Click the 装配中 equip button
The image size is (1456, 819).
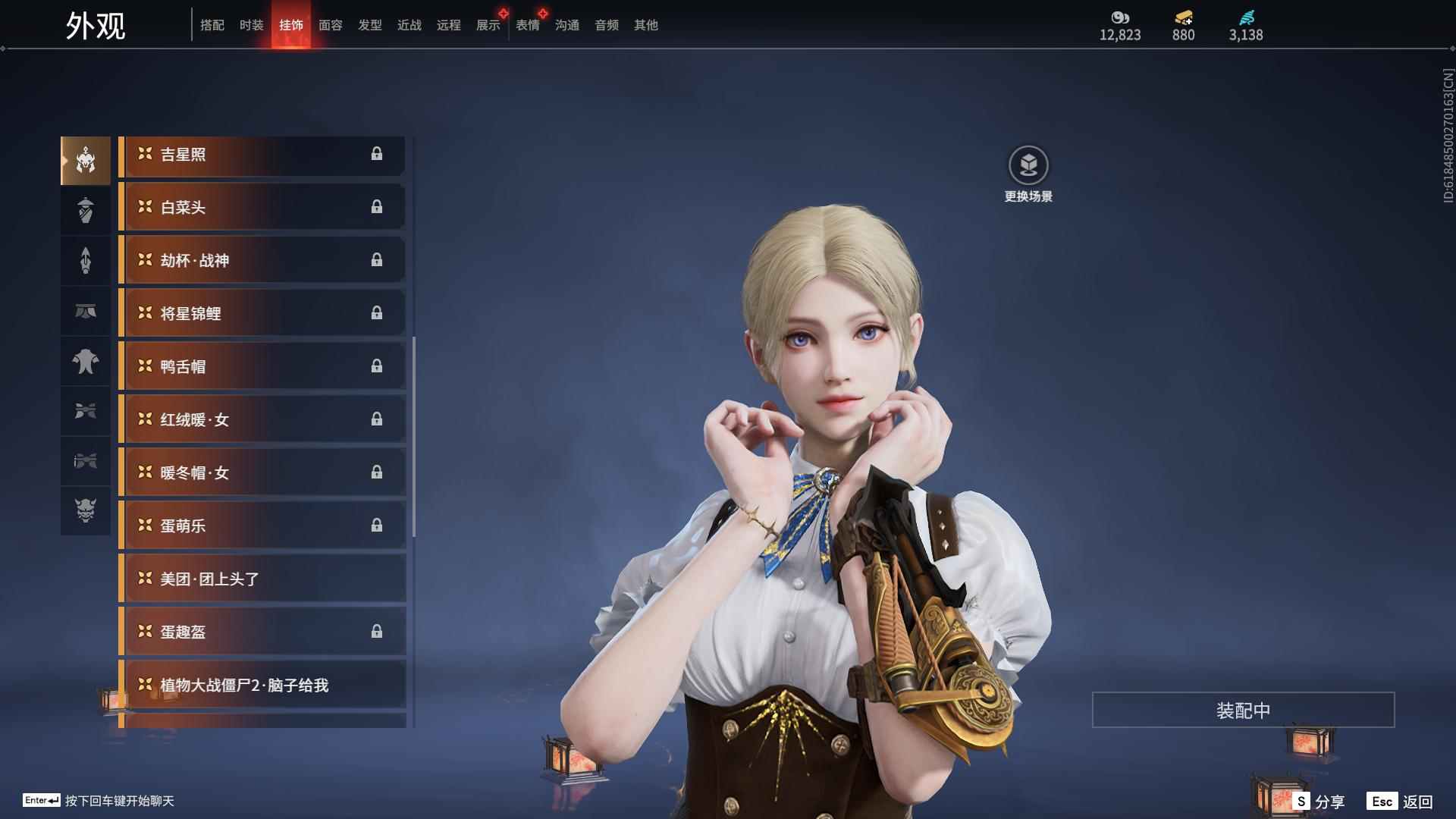1243,711
